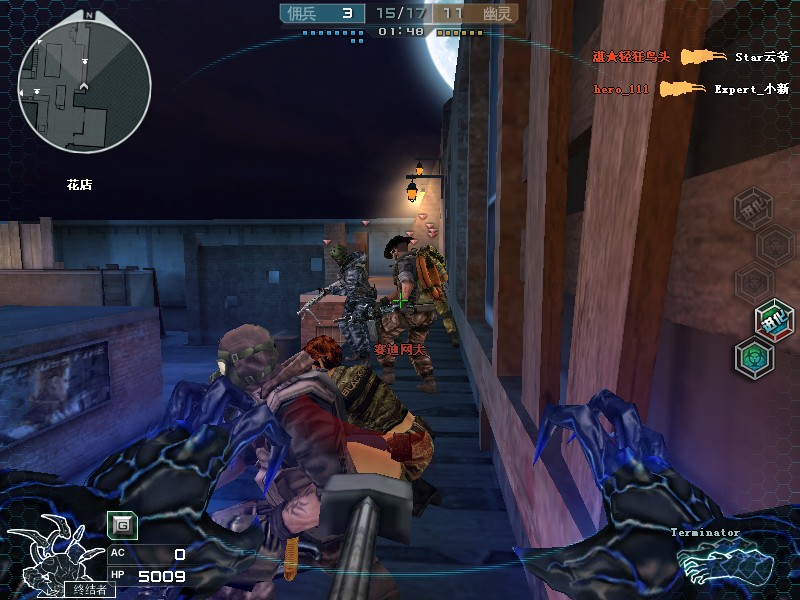Select the glowing green biohazard hexagon
800x600 pixels.
tap(753, 357)
